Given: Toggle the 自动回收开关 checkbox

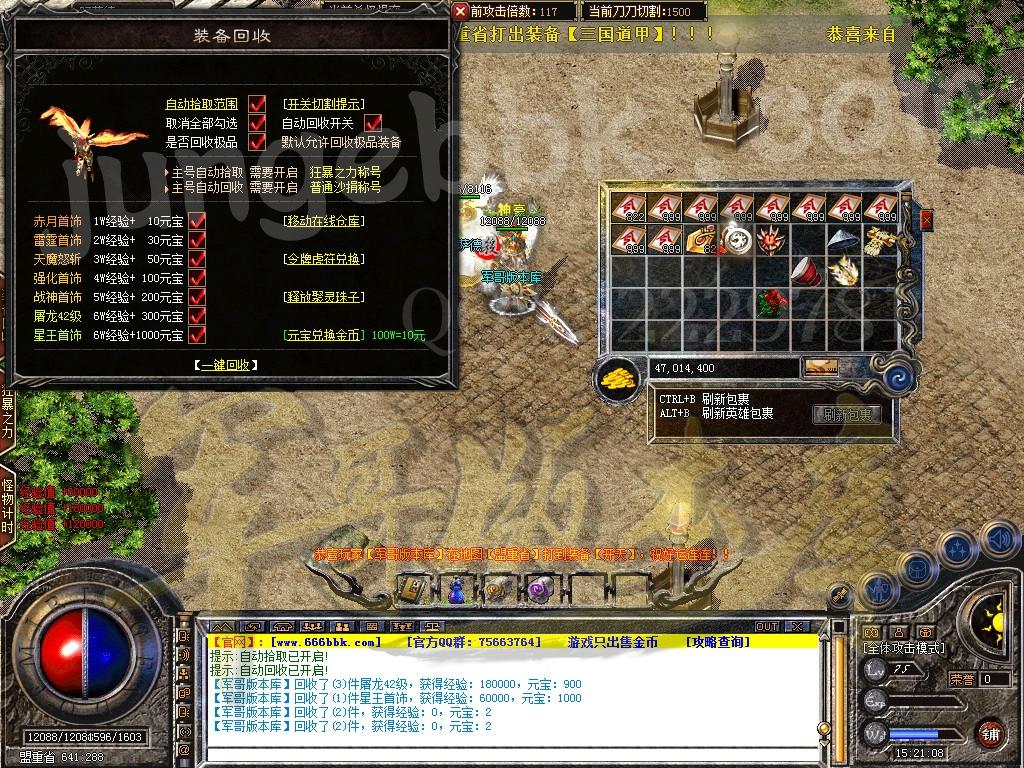Looking at the screenshot, I should coord(374,123).
